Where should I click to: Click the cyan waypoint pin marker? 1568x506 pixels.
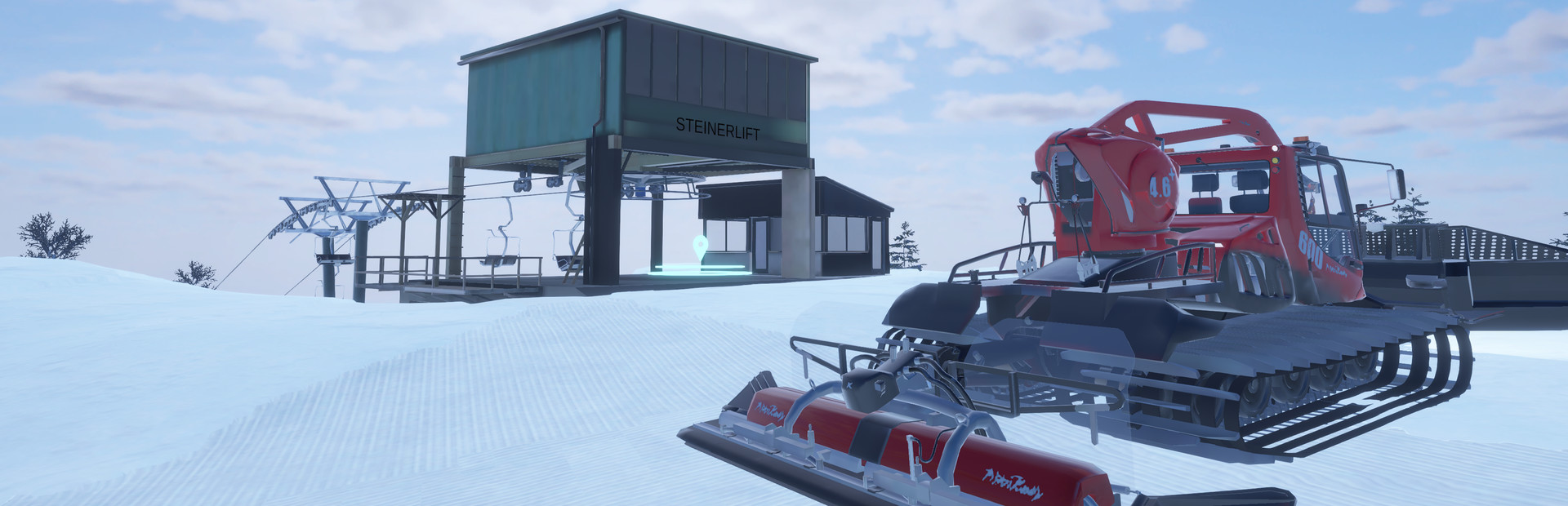699,245
